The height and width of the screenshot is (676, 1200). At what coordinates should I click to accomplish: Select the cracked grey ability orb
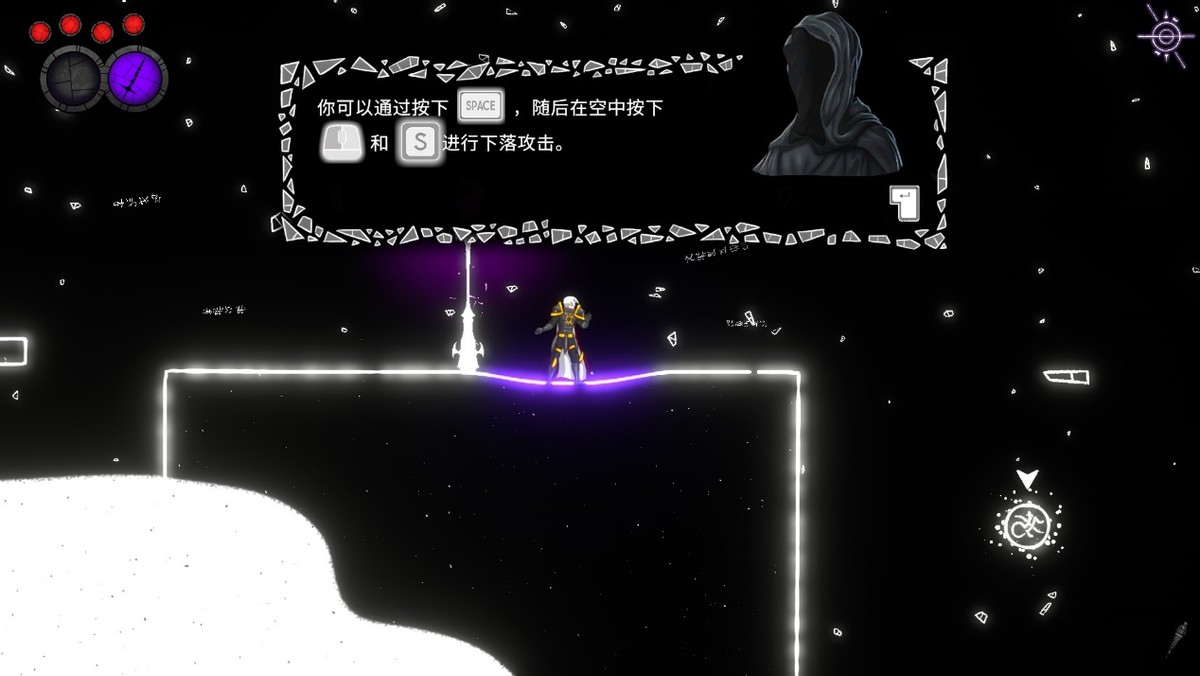tap(72, 78)
